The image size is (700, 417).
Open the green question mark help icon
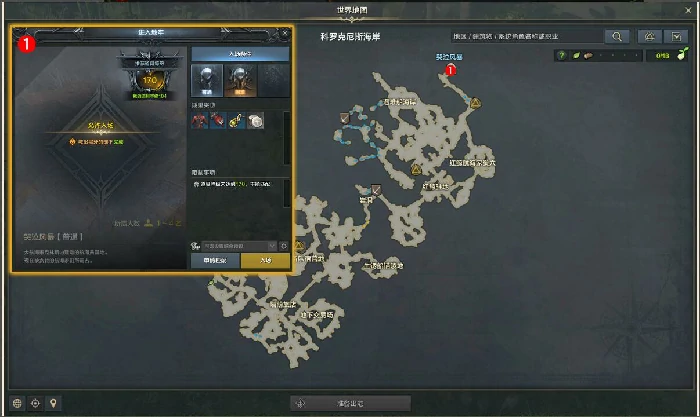coord(562,55)
